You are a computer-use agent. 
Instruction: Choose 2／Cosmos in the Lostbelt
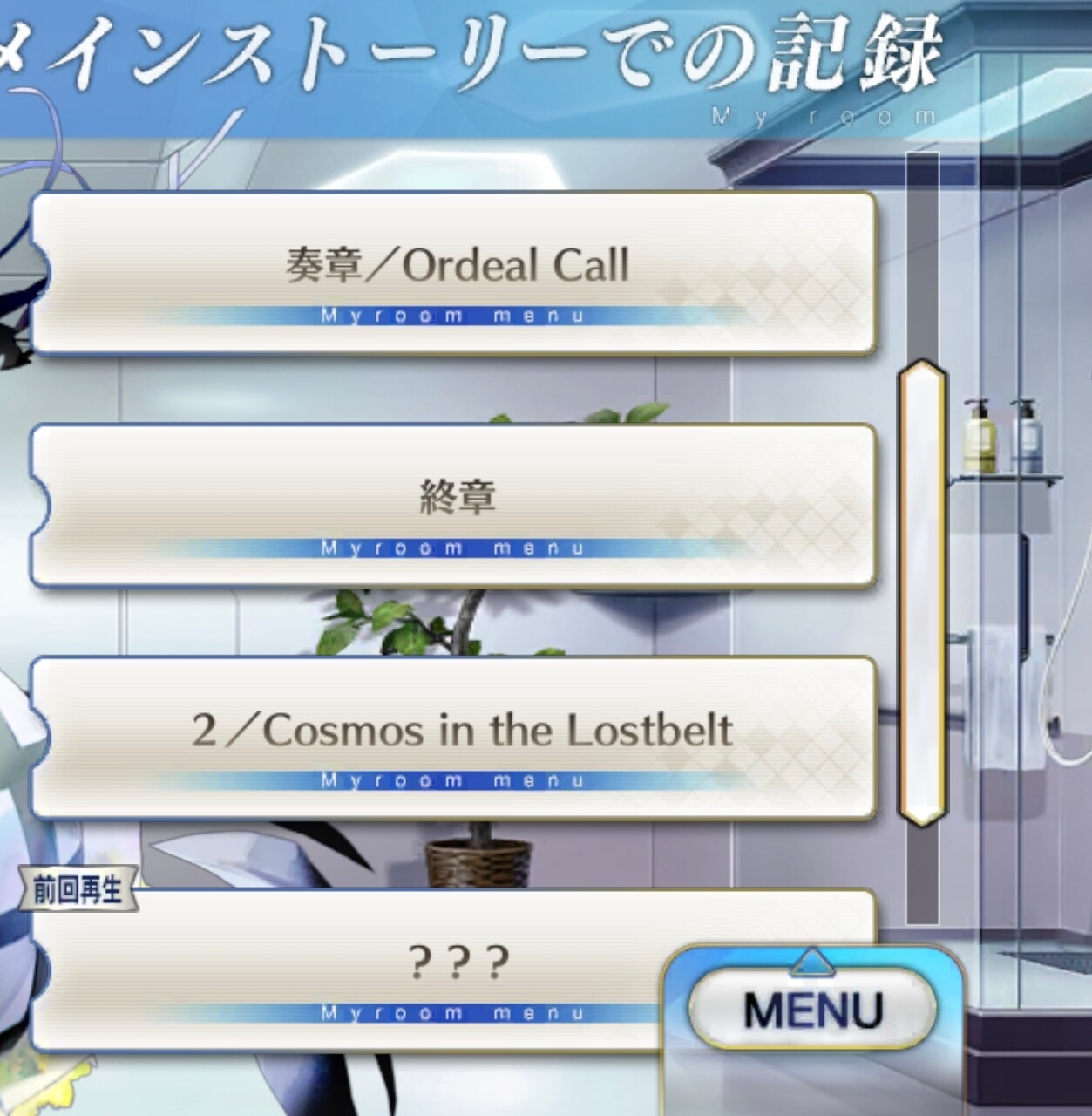click(453, 738)
